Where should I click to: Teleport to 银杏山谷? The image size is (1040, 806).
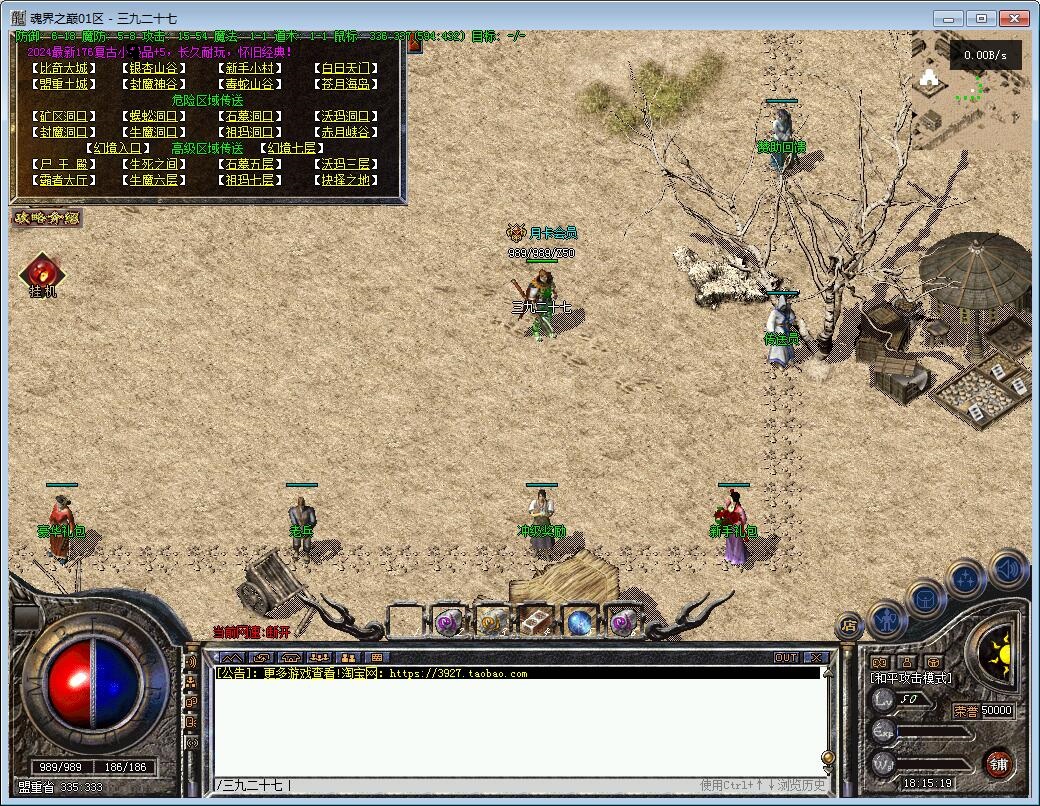[154, 69]
